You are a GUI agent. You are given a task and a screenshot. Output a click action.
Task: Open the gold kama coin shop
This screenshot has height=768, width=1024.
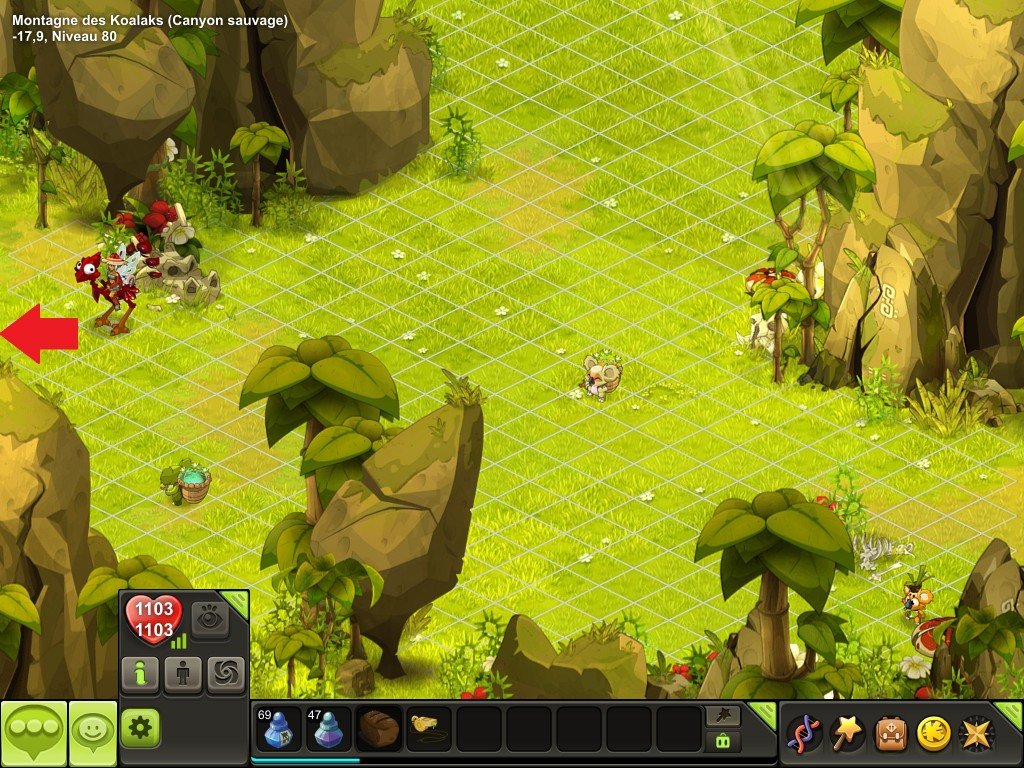coord(933,734)
